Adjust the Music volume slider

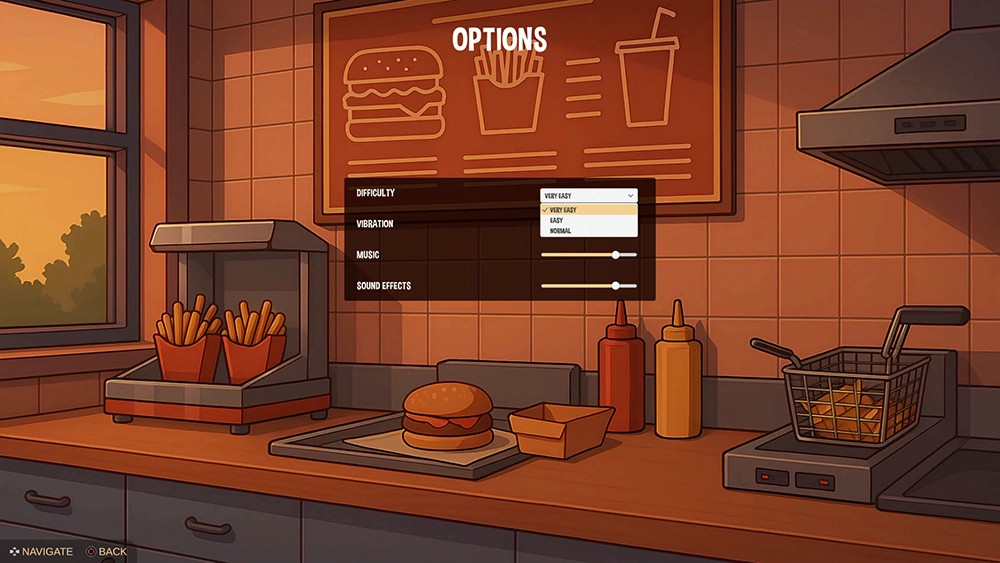click(x=616, y=255)
